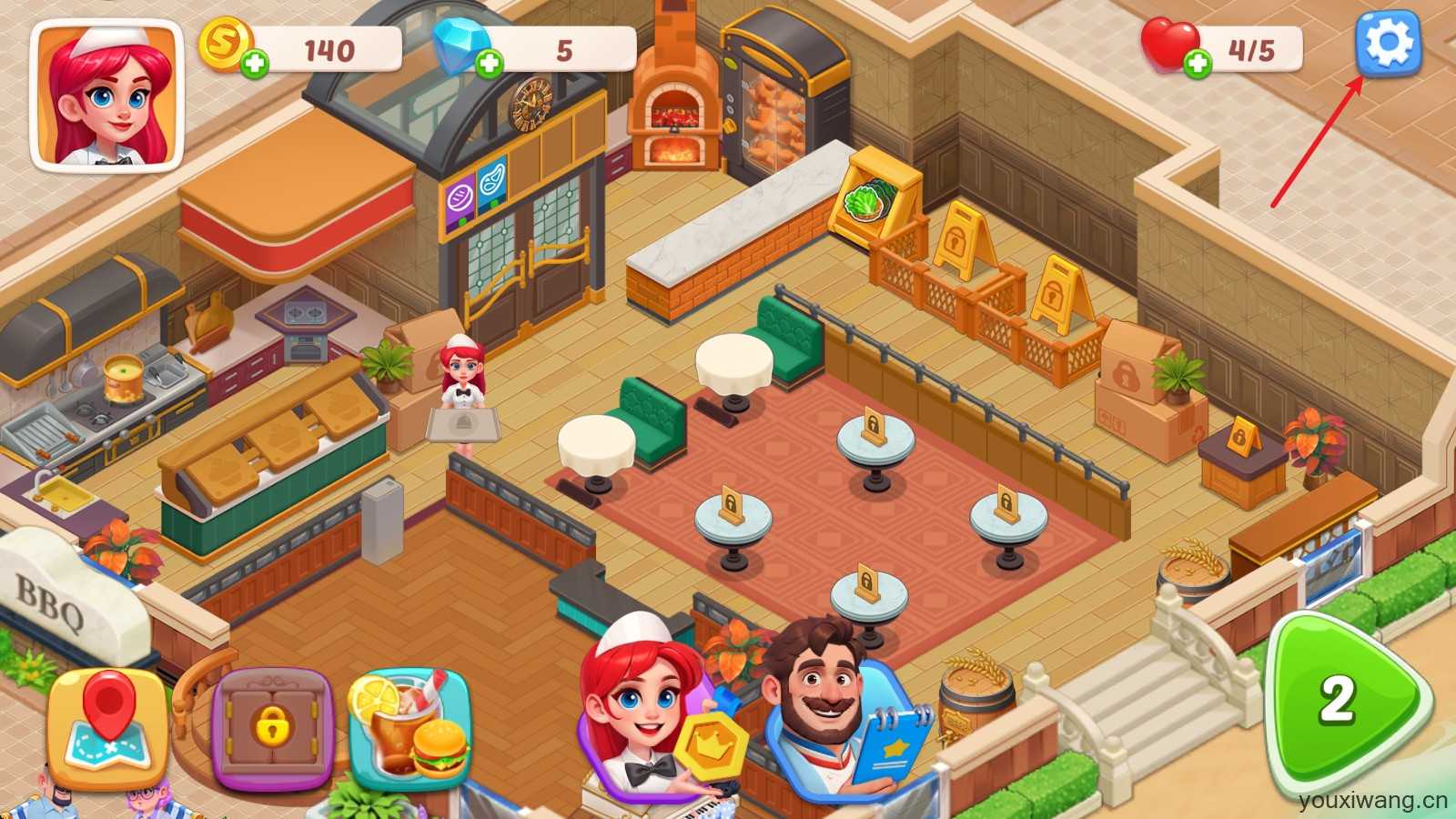
Task: Tap the red-haired chef profile avatar
Action: click(107, 96)
